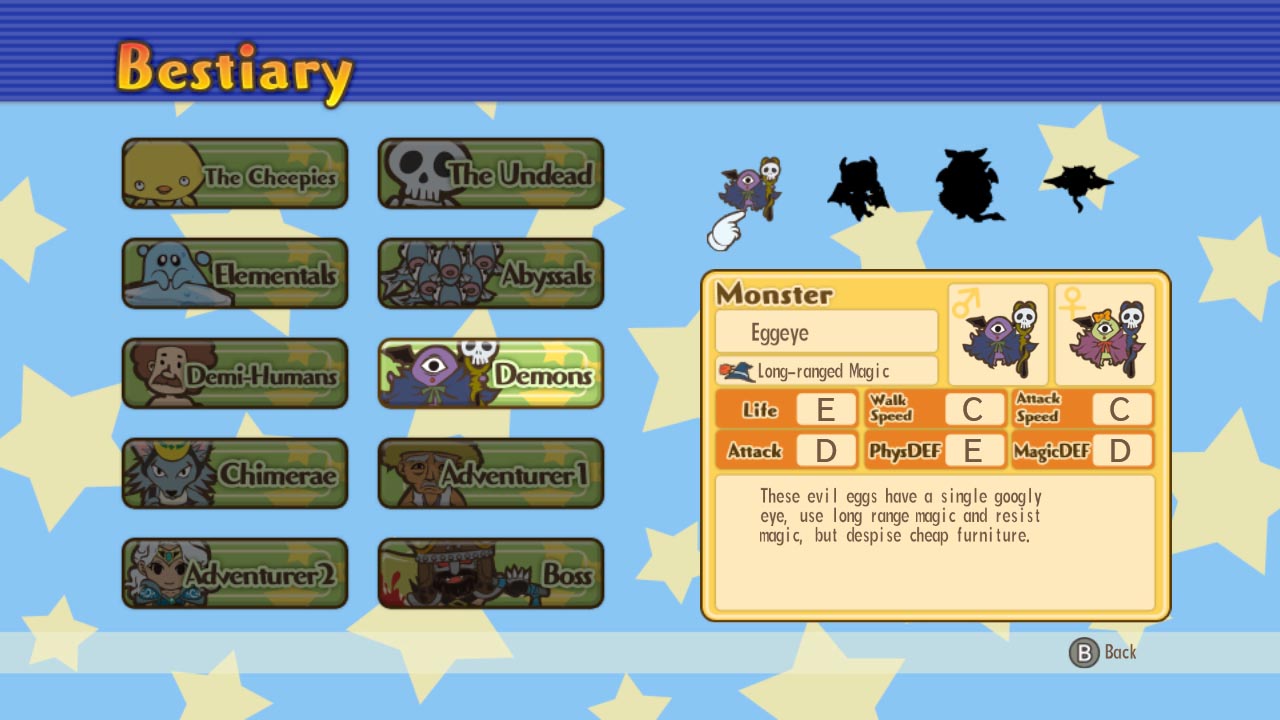
Task: Click the Eggeye name field
Action: click(x=825, y=331)
